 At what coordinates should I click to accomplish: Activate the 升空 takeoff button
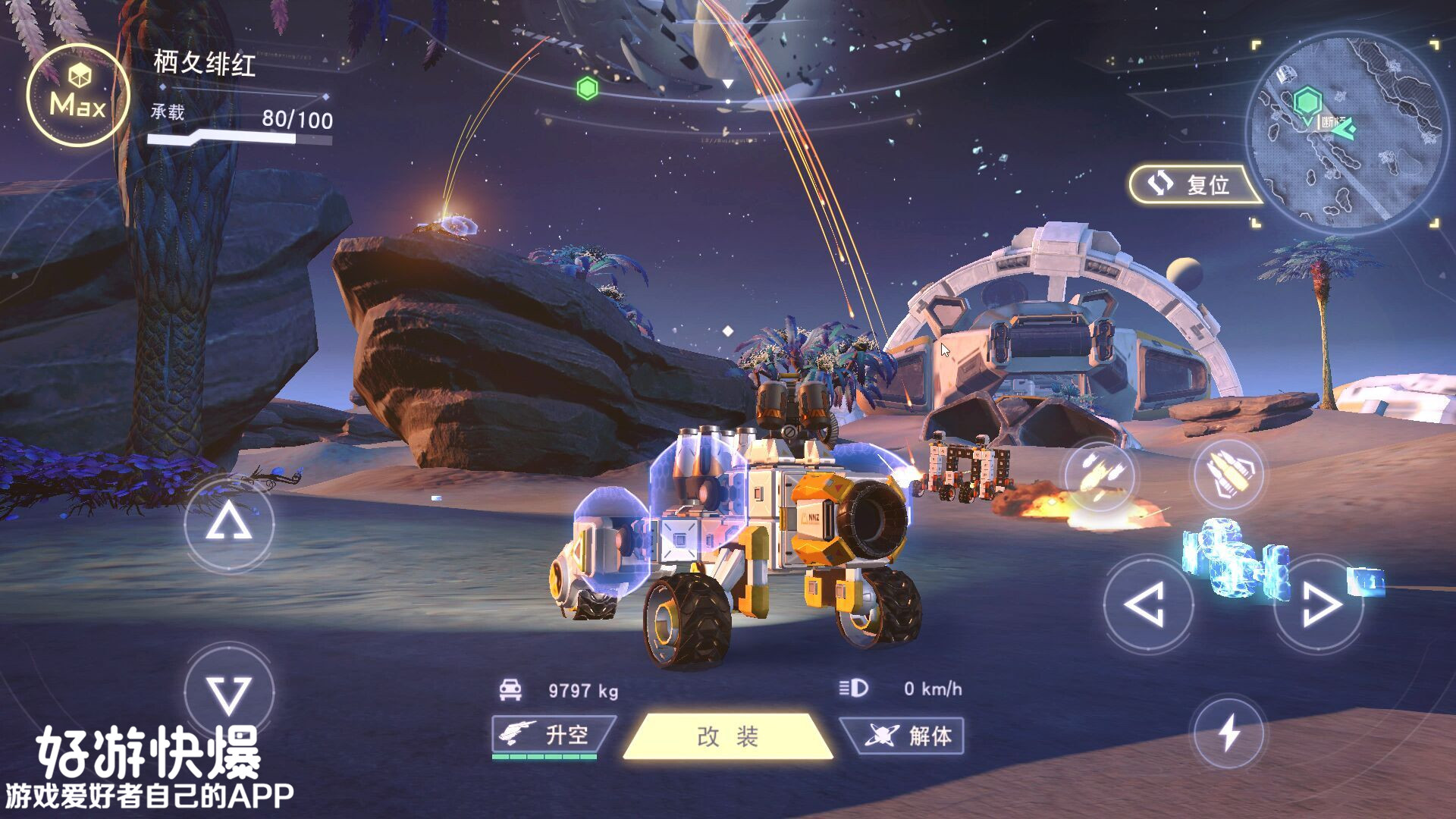click(x=552, y=735)
